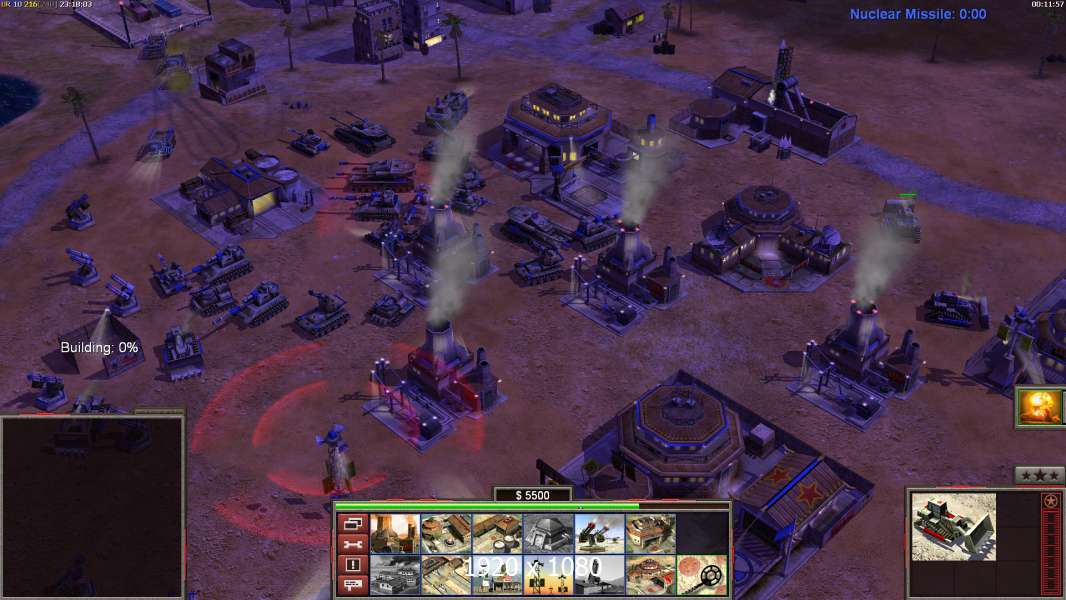Choose the barracks build icon
This screenshot has width=1066, height=600.
click(x=446, y=534)
